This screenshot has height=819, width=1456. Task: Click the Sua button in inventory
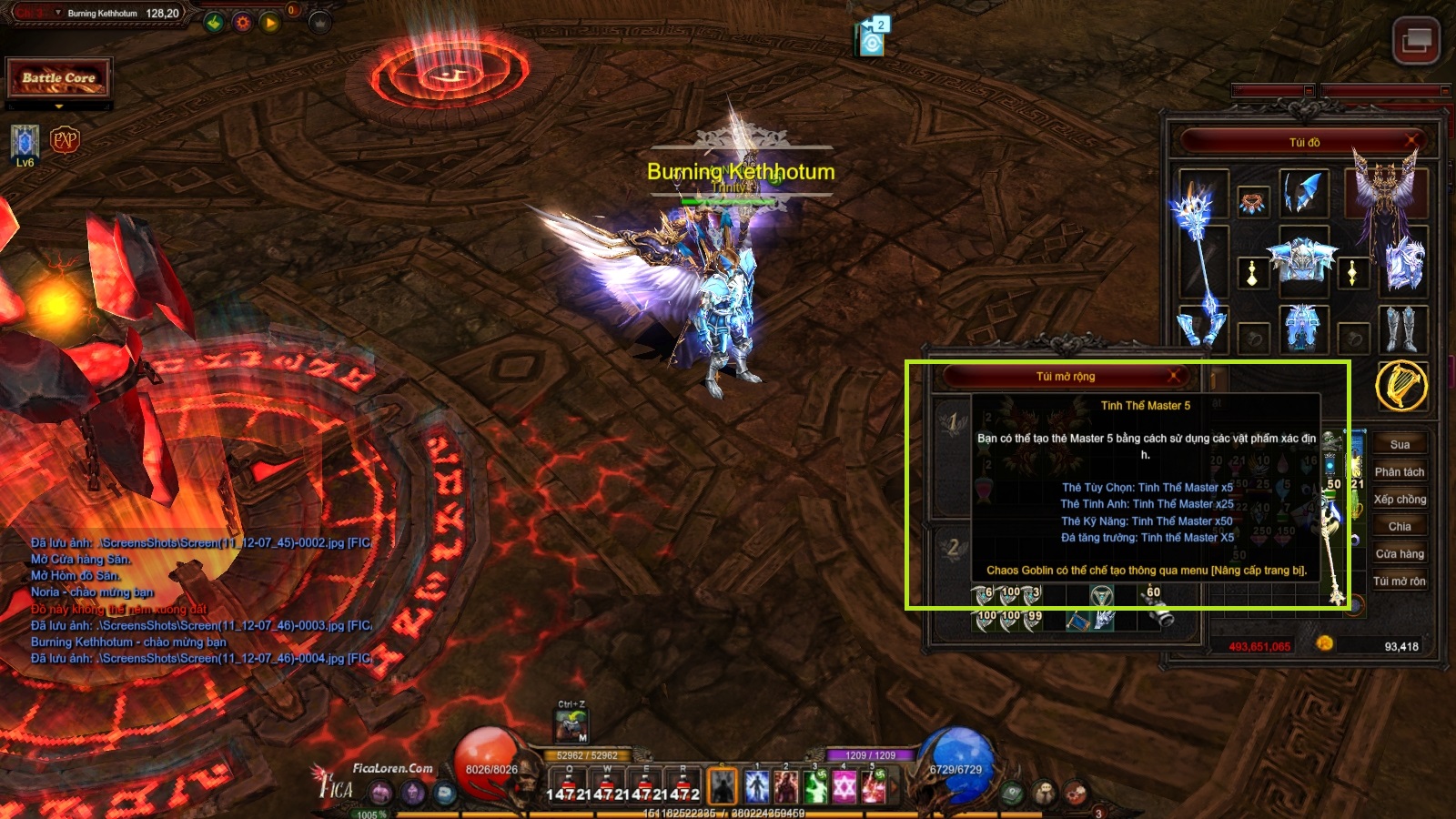coord(1400,445)
